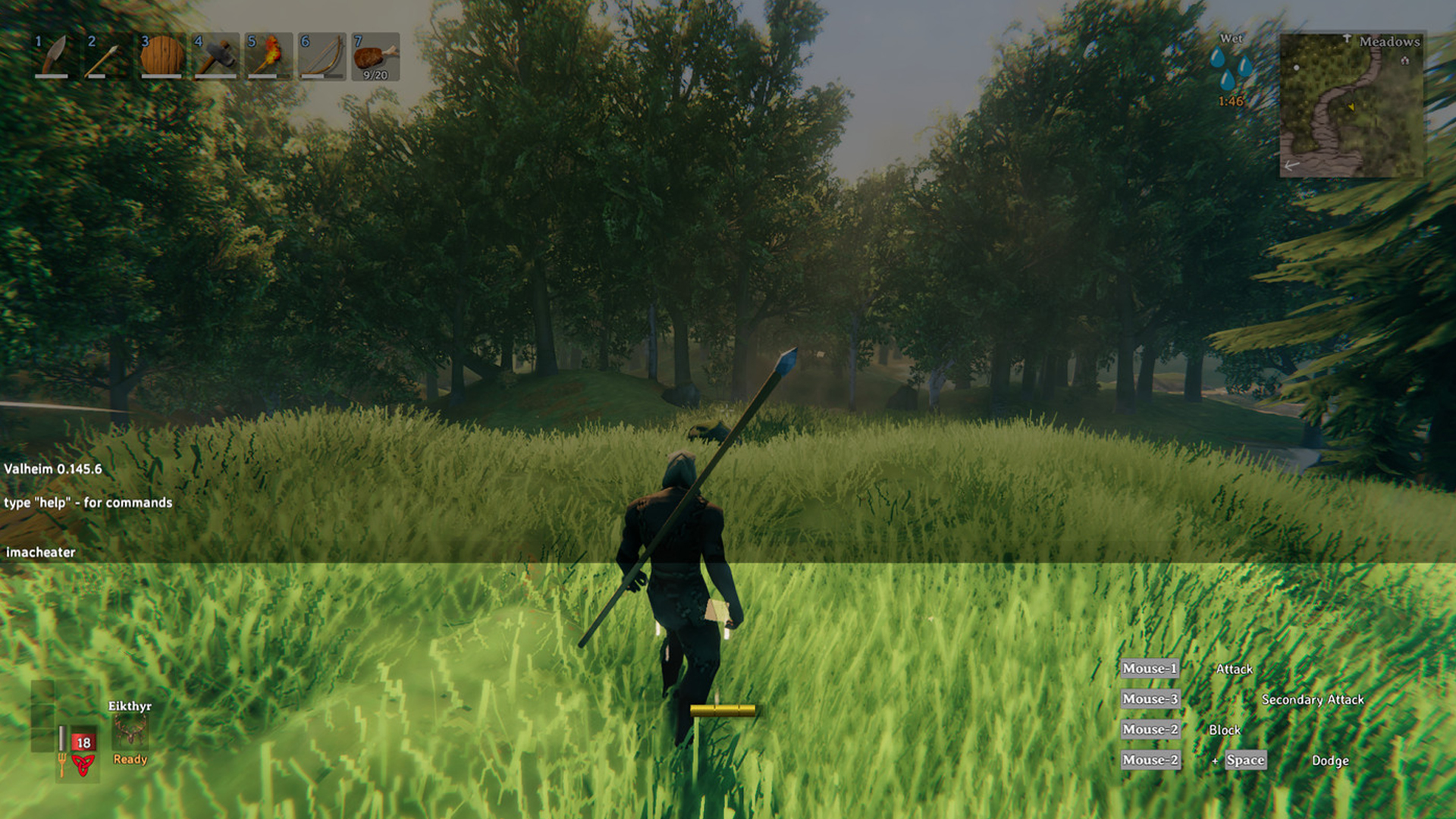Click the Space key hint next to Dodge

[1246, 760]
